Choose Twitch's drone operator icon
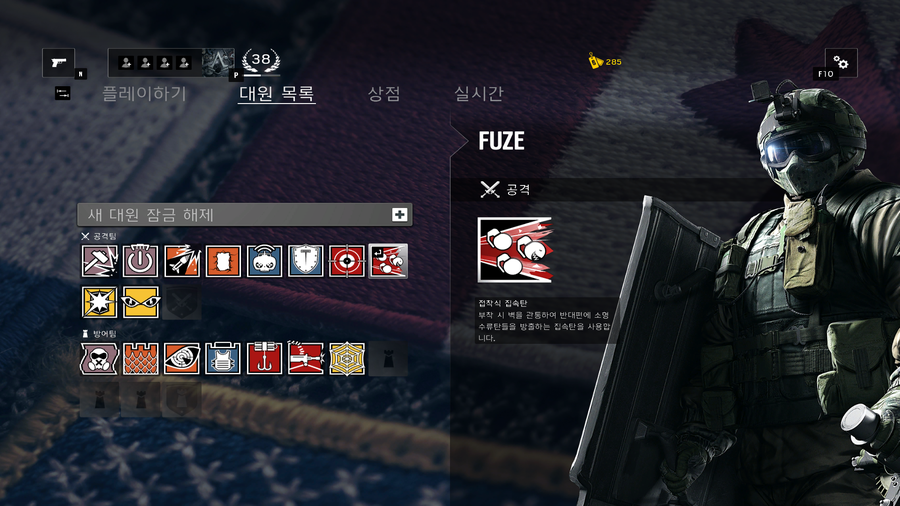The image size is (900, 506). (264, 261)
